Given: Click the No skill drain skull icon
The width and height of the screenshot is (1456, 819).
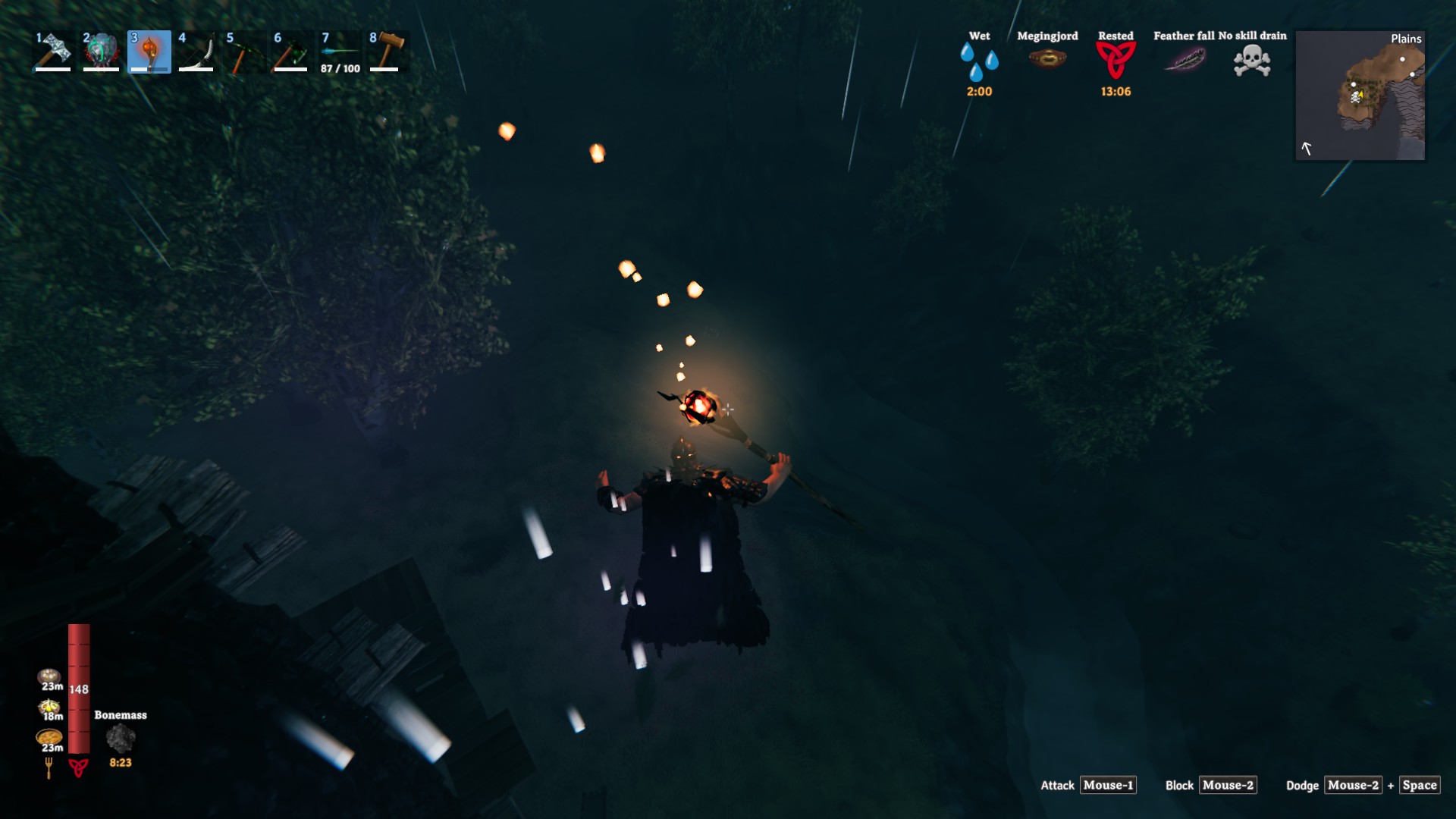Looking at the screenshot, I should [1252, 60].
